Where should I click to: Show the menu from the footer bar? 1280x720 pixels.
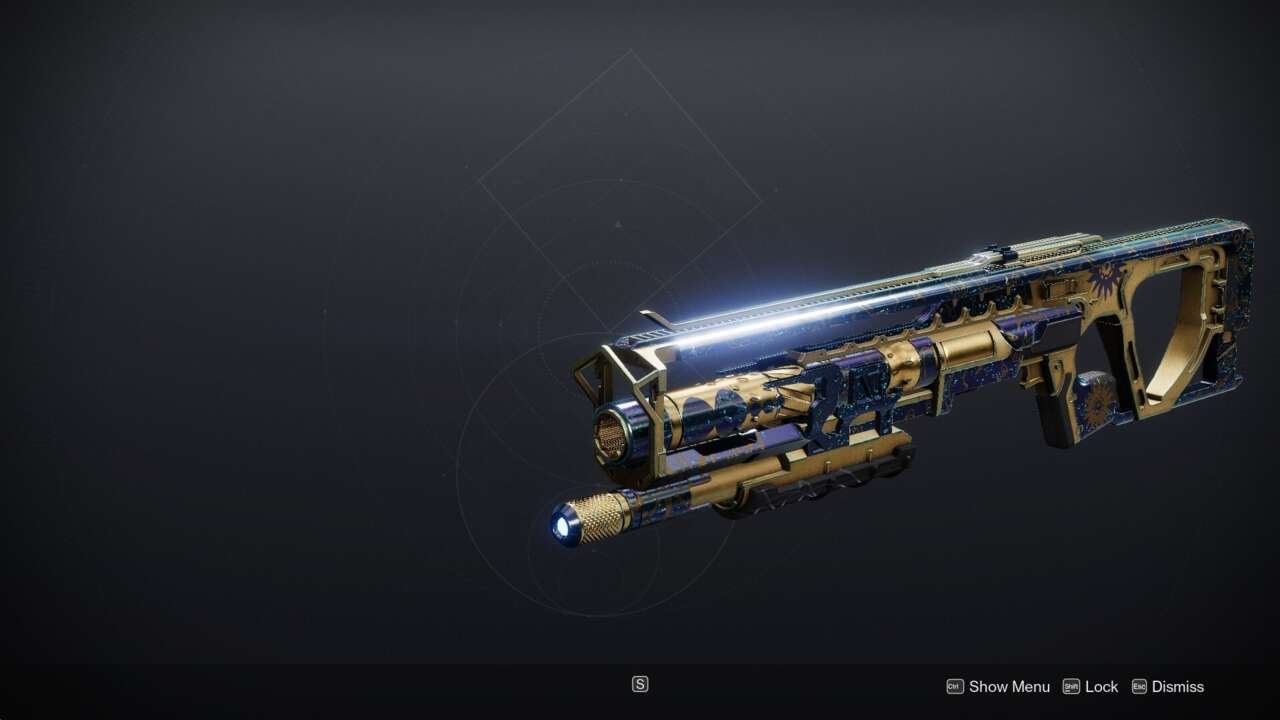998,687
